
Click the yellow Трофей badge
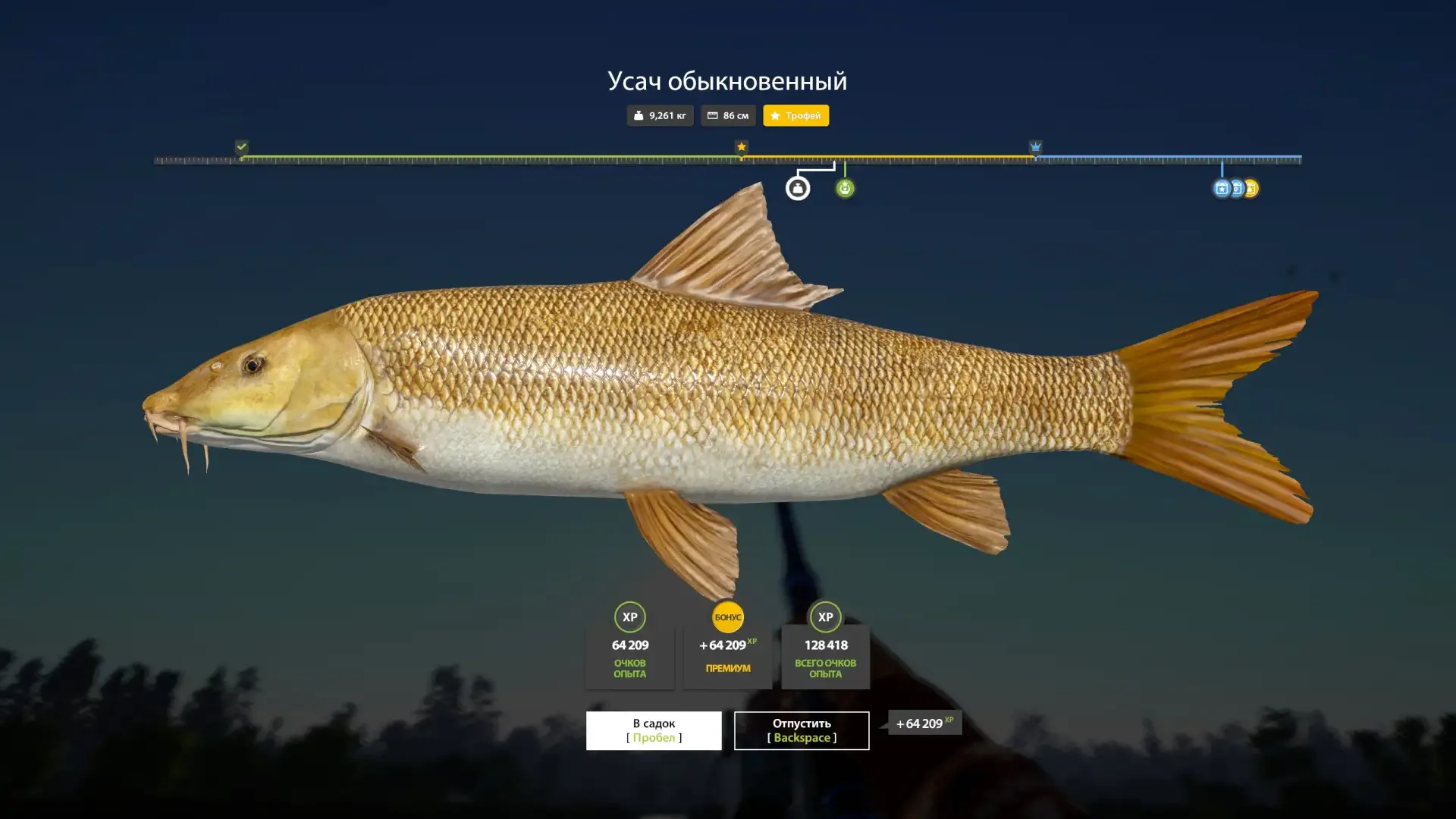pyautogui.click(x=795, y=115)
